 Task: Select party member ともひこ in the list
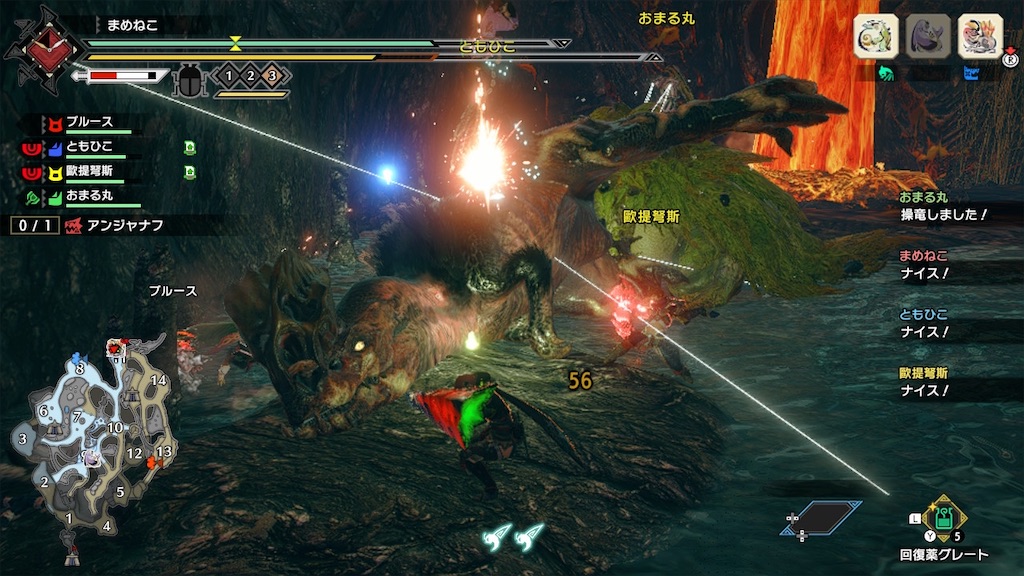coord(90,148)
